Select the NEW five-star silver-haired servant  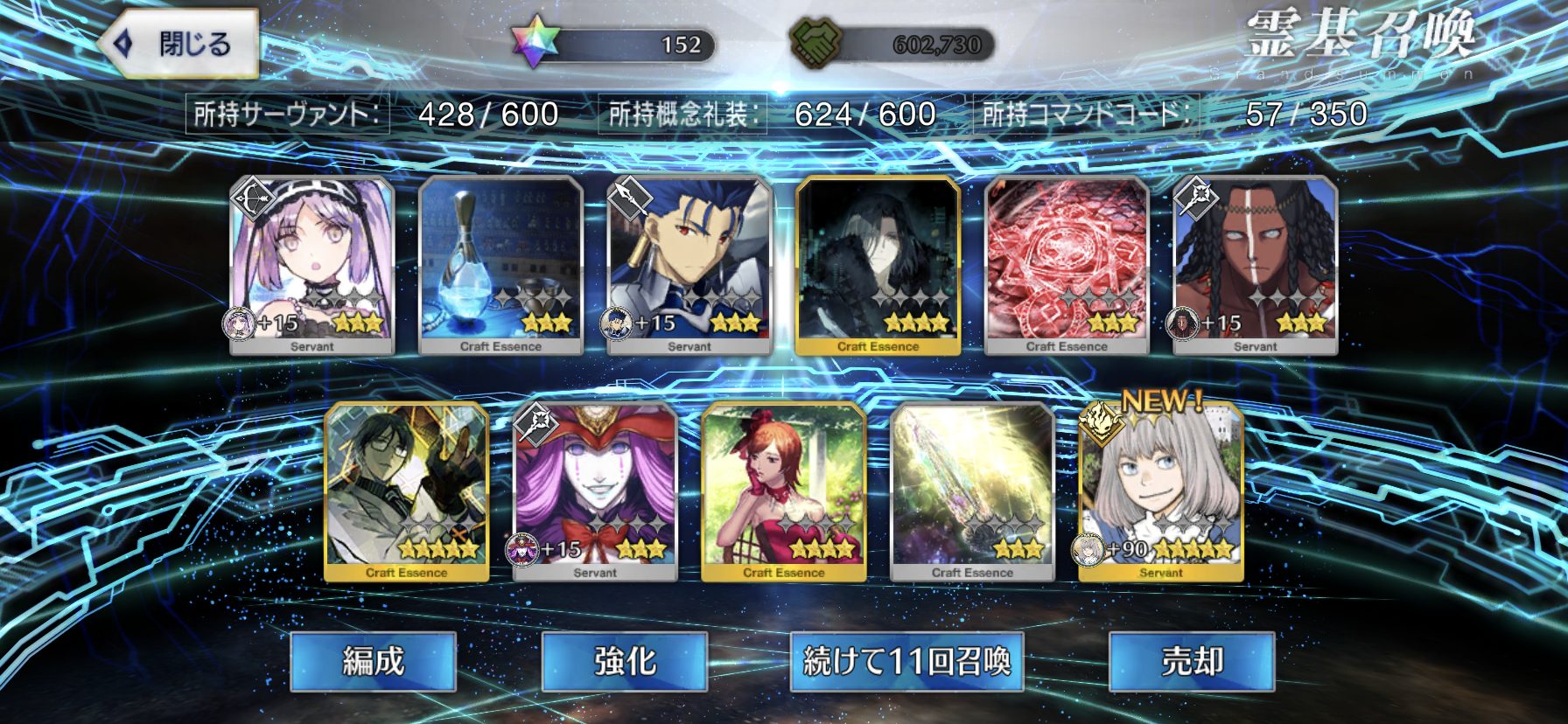tap(1161, 491)
